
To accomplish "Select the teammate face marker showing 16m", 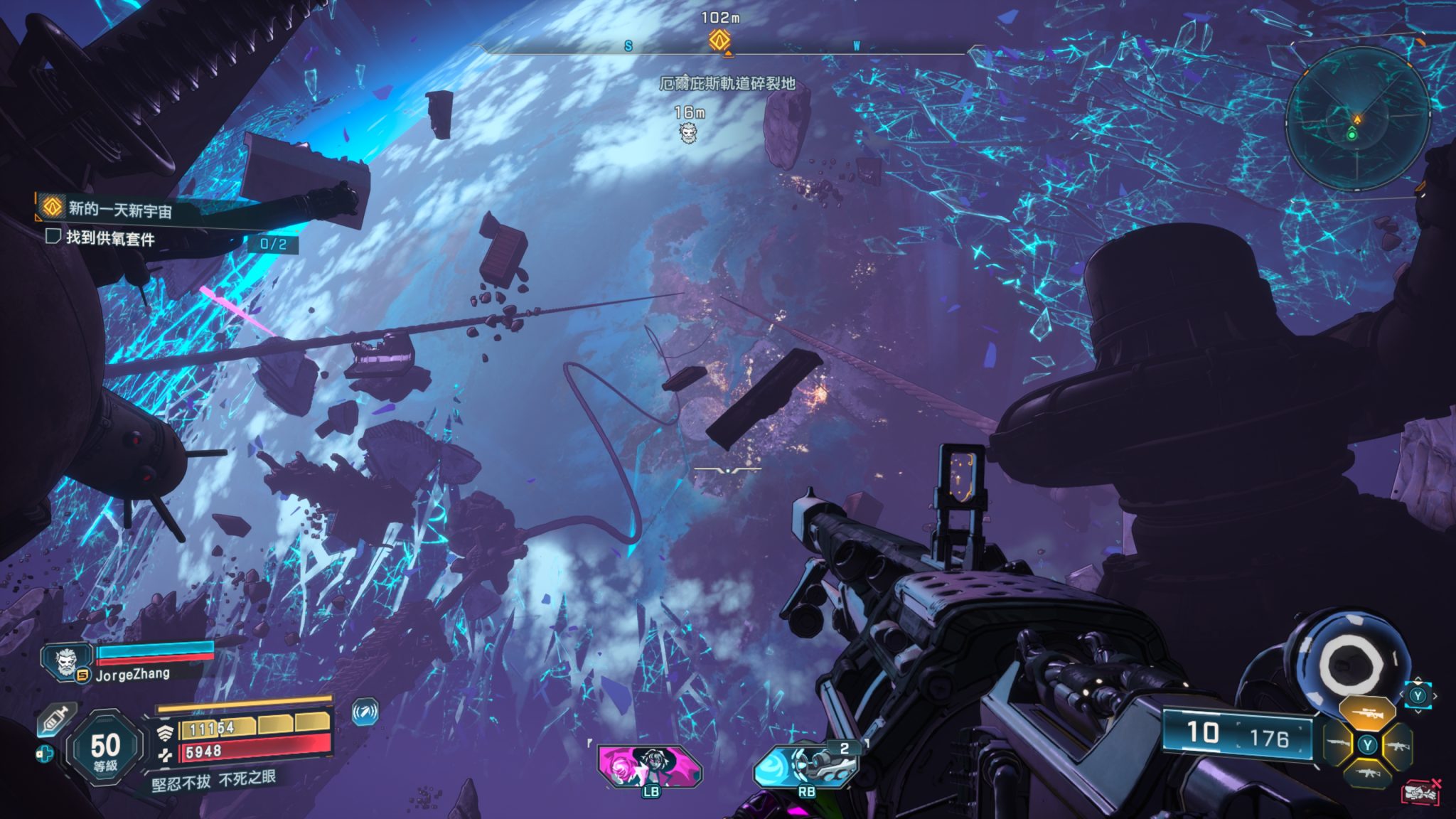I will click(x=687, y=132).
